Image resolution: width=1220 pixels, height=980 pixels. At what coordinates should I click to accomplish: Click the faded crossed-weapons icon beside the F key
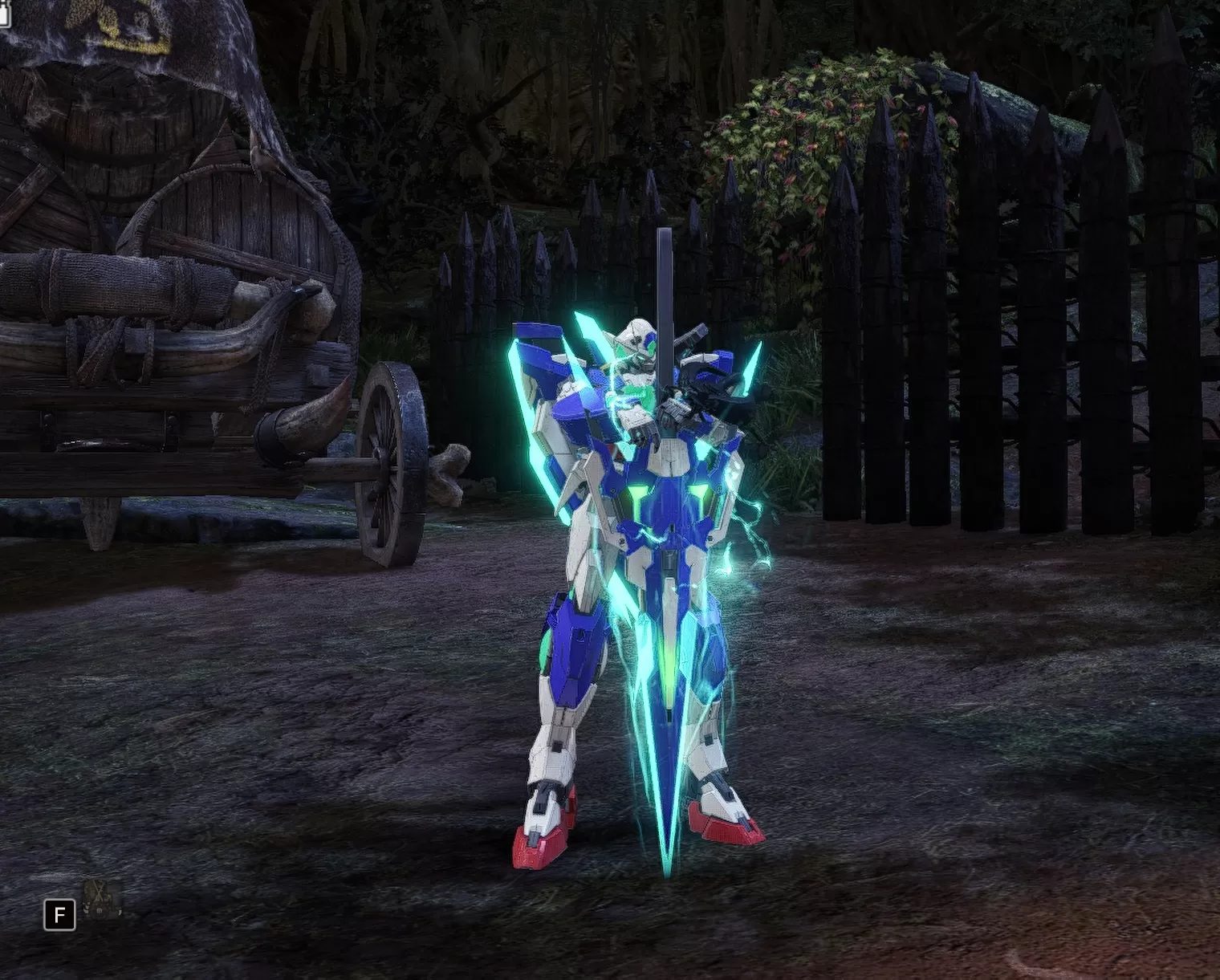coord(103,899)
